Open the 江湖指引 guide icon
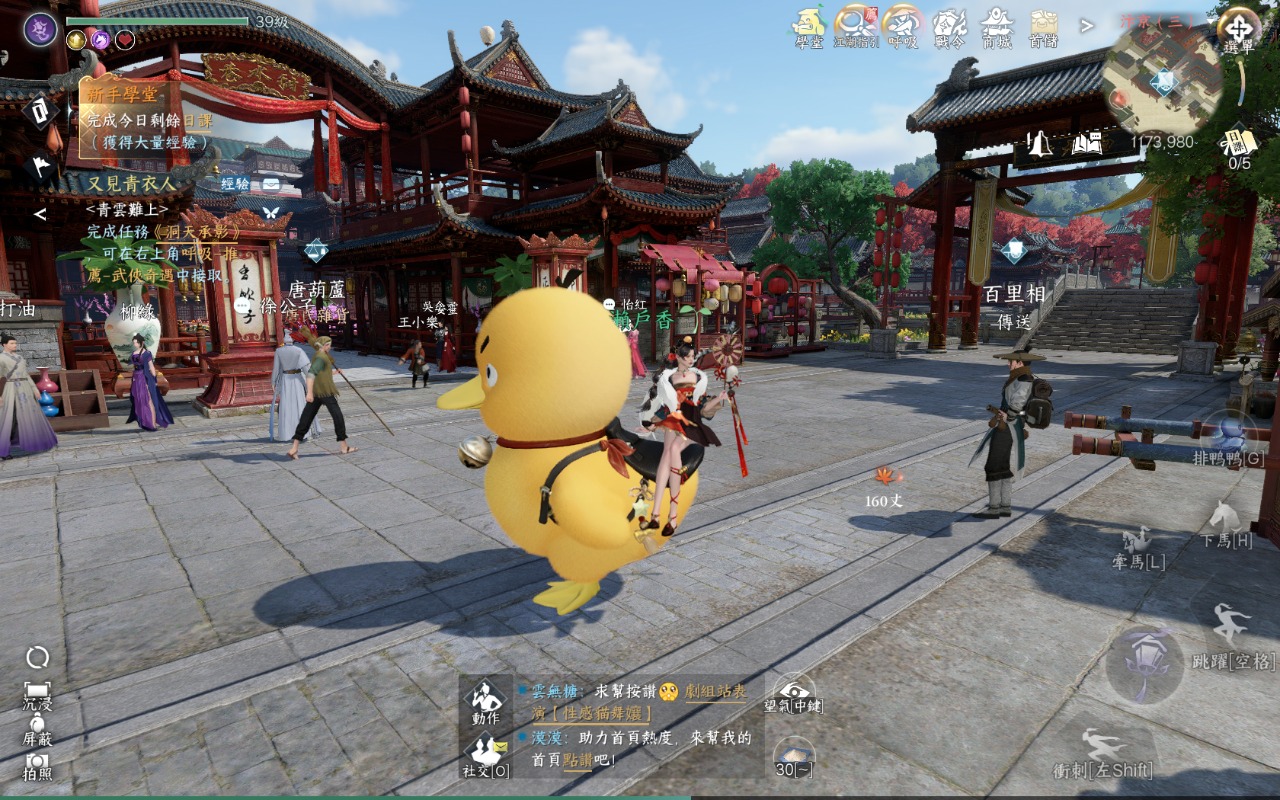 [x=855, y=24]
